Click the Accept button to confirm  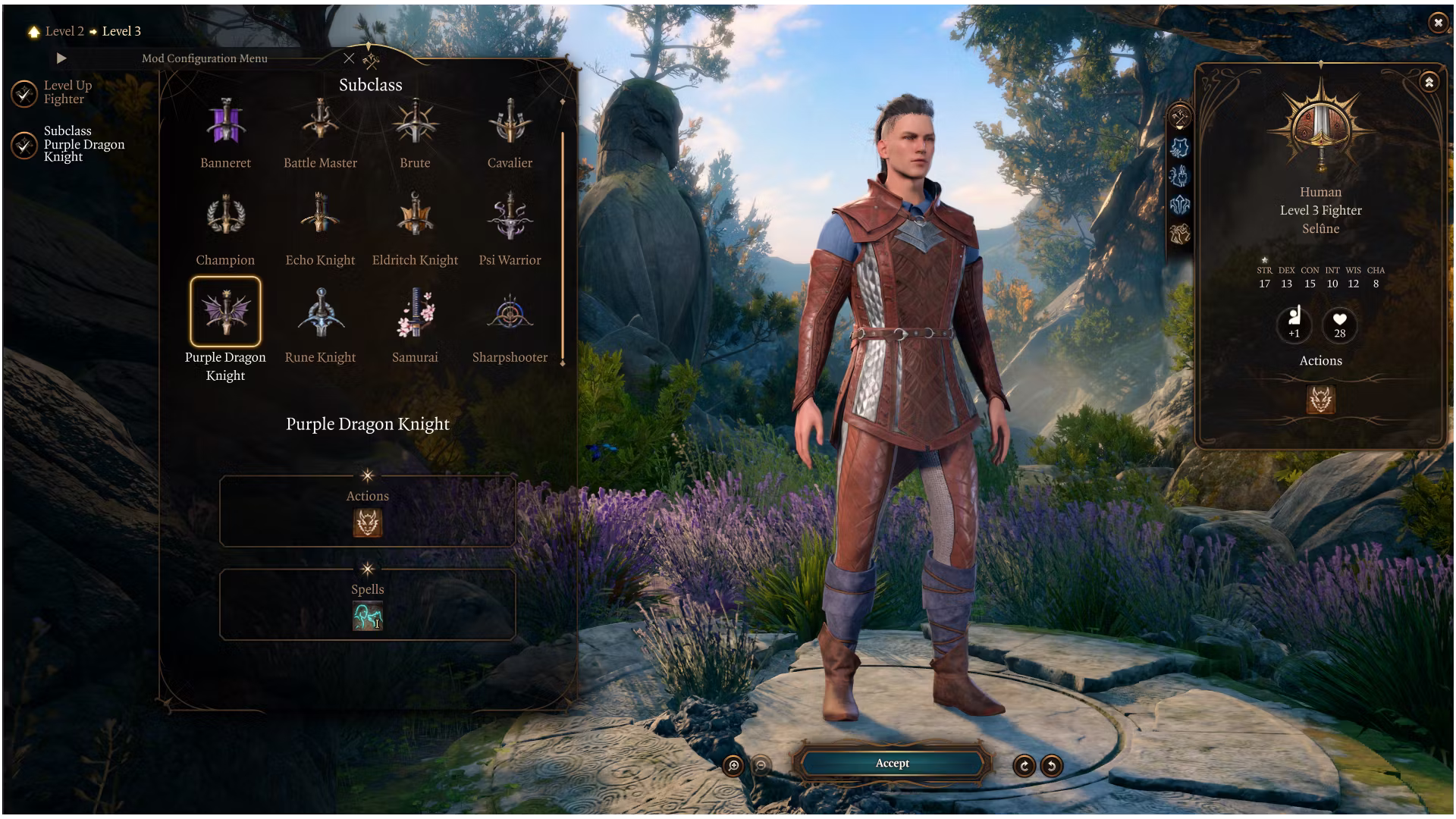892,764
